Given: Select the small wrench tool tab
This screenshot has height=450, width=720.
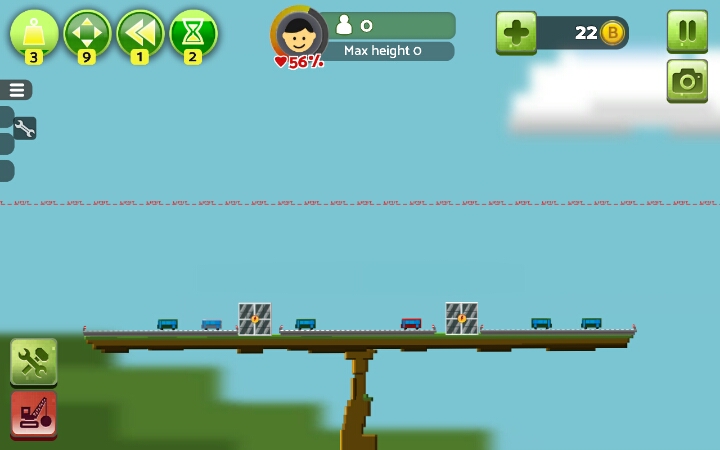Looking at the screenshot, I should (24, 128).
